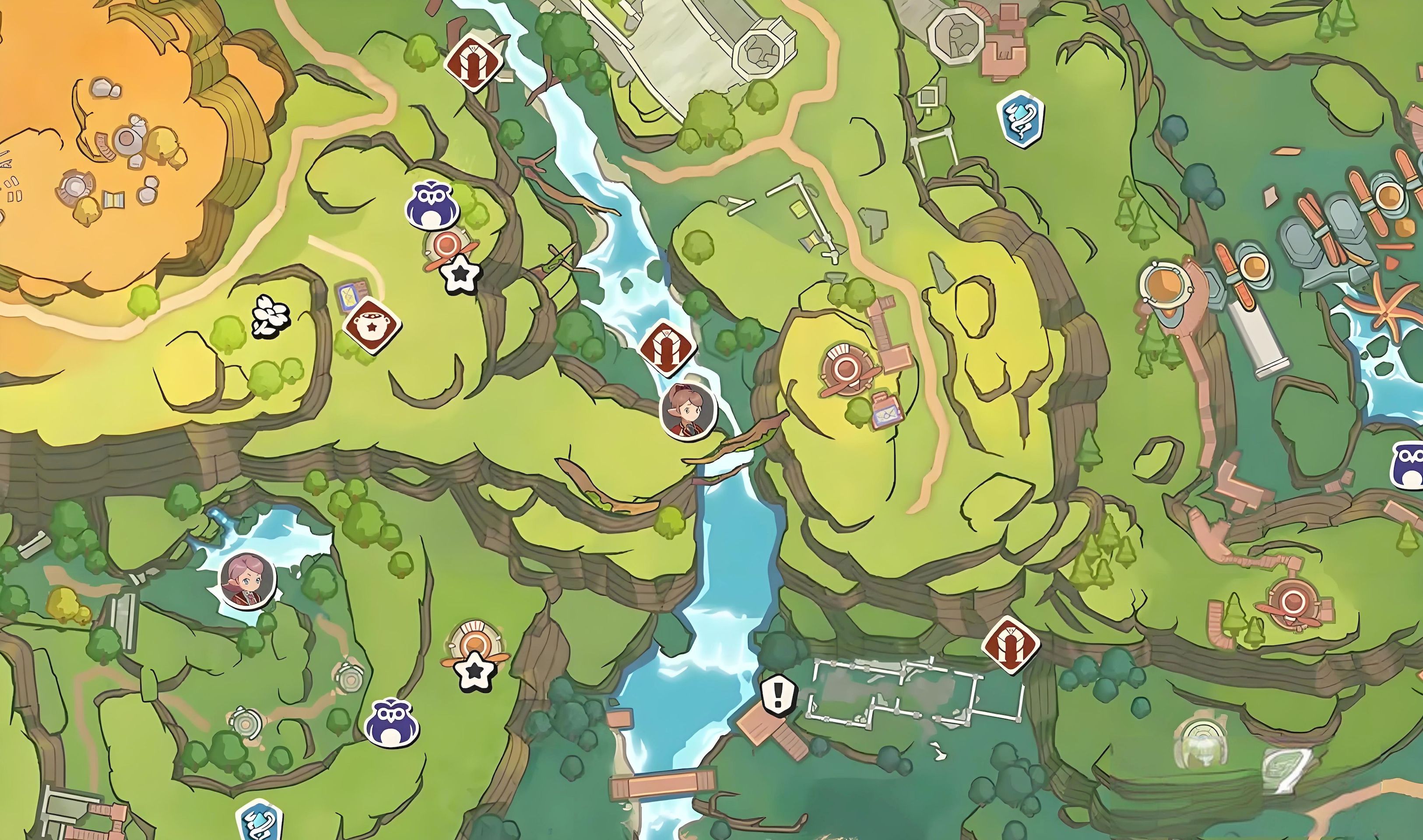
Task: Select the white flower map marker
Action: (x=271, y=316)
